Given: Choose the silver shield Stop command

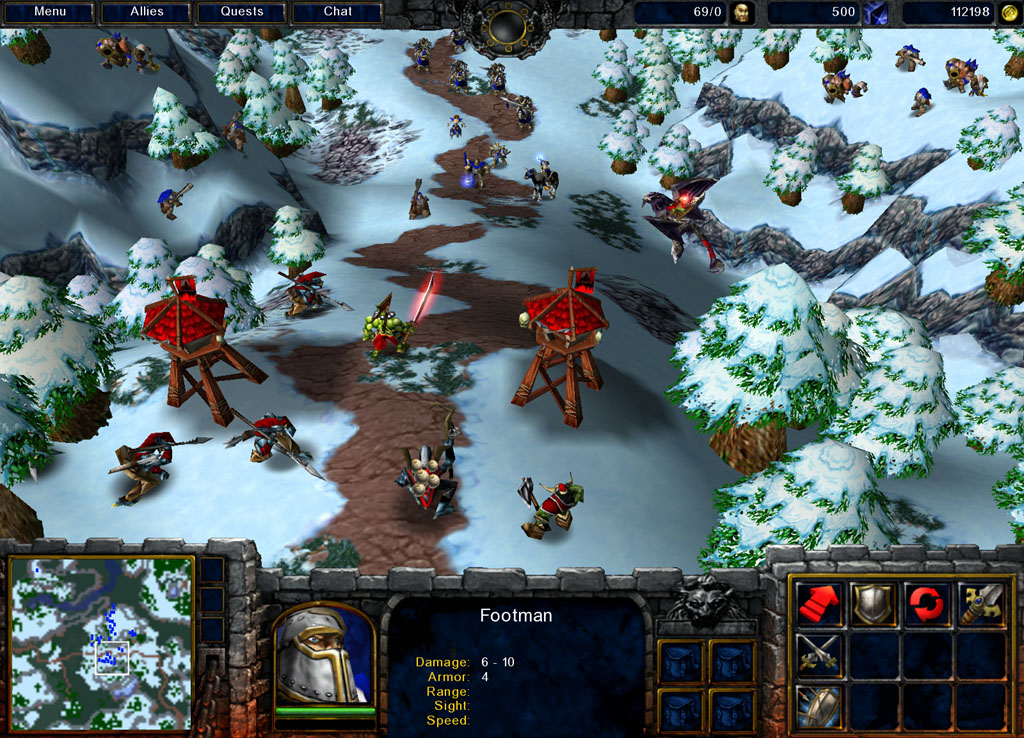Looking at the screenshot, I should point(872,603).
